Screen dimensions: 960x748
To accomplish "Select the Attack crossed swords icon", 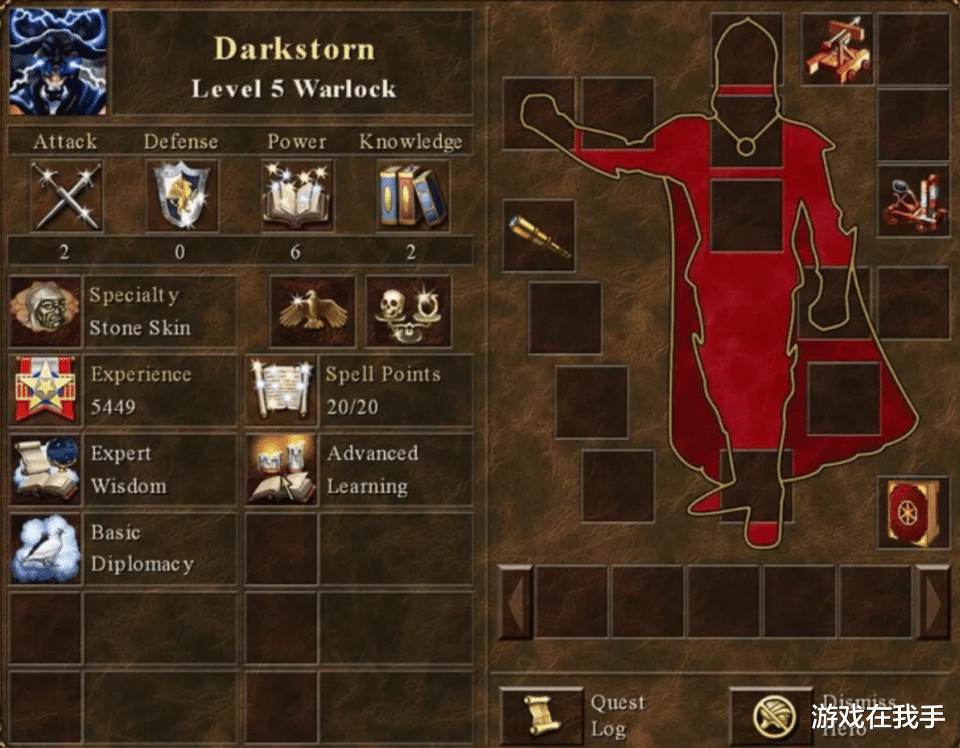I will 66,196.
